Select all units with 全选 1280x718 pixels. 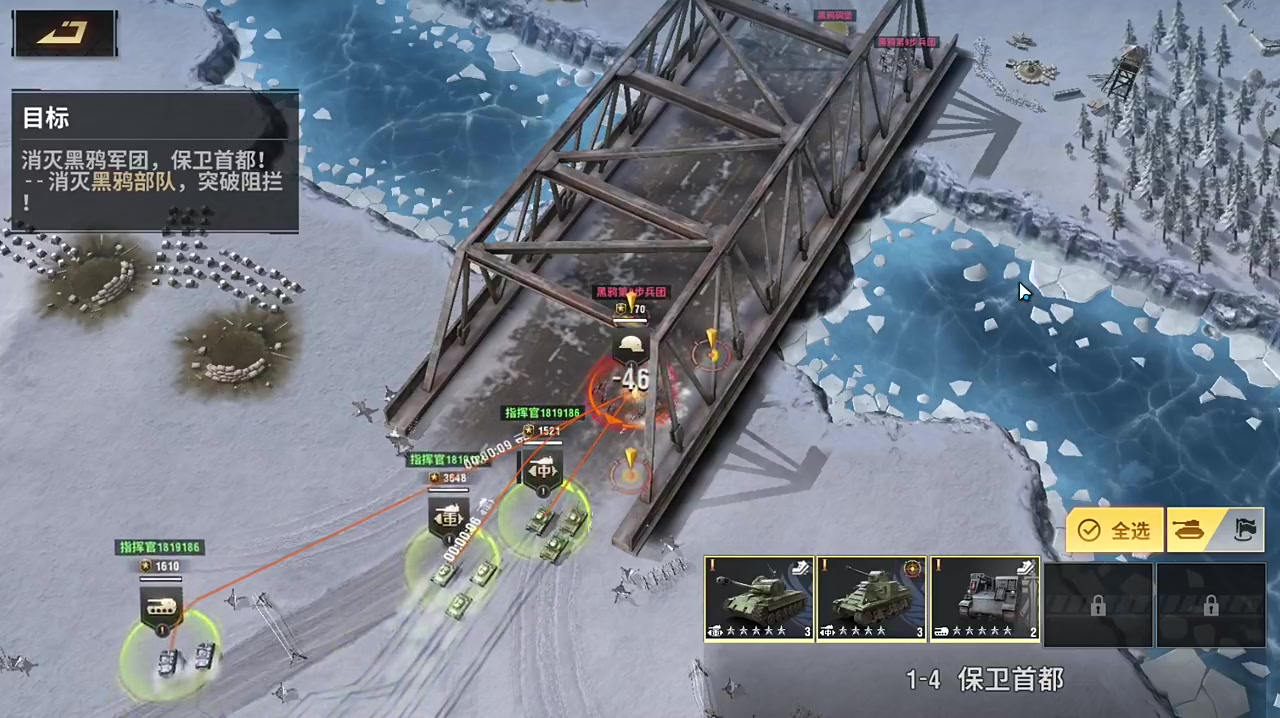[1115, 531]
